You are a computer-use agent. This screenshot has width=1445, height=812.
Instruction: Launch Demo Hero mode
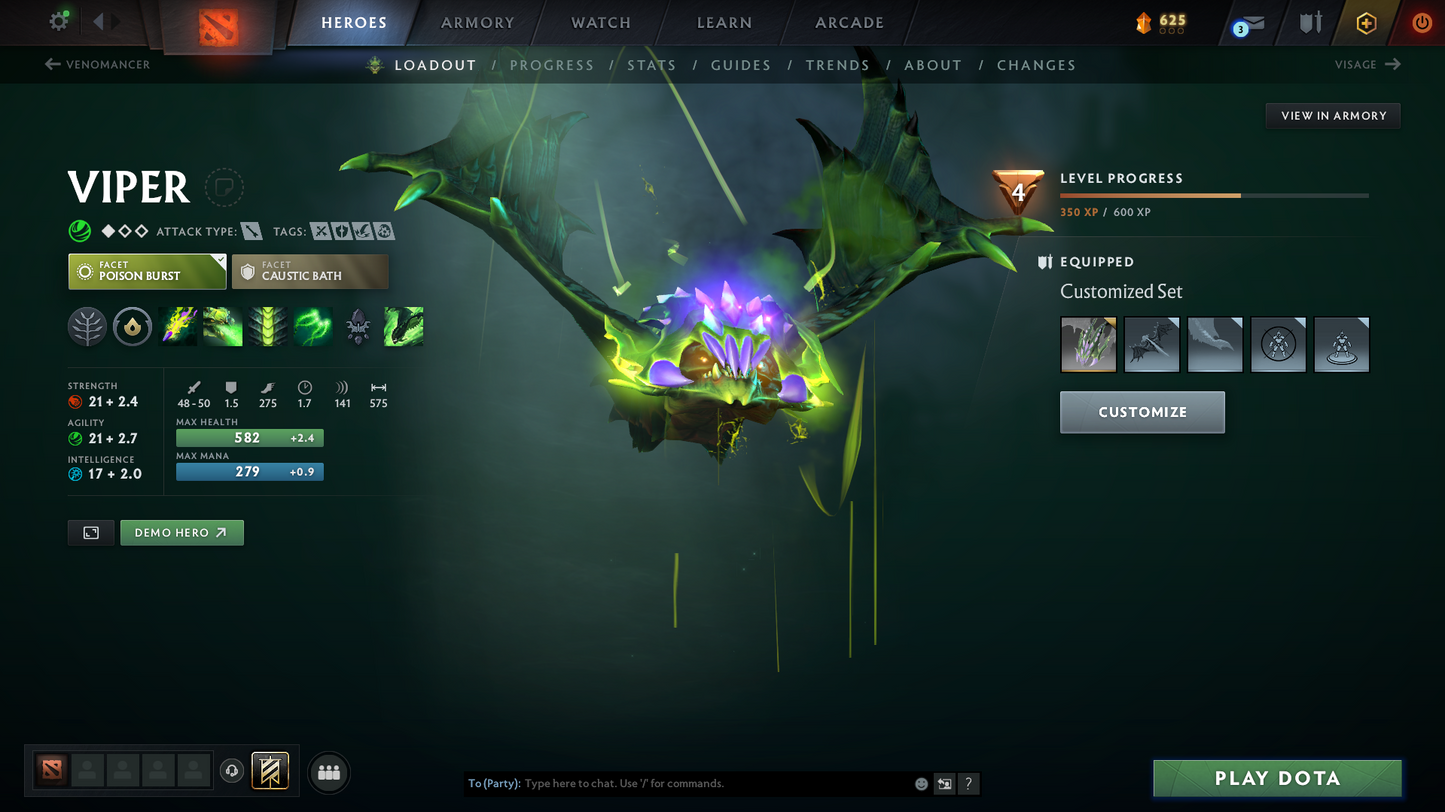pyautogui.click(x=181, y=533)
